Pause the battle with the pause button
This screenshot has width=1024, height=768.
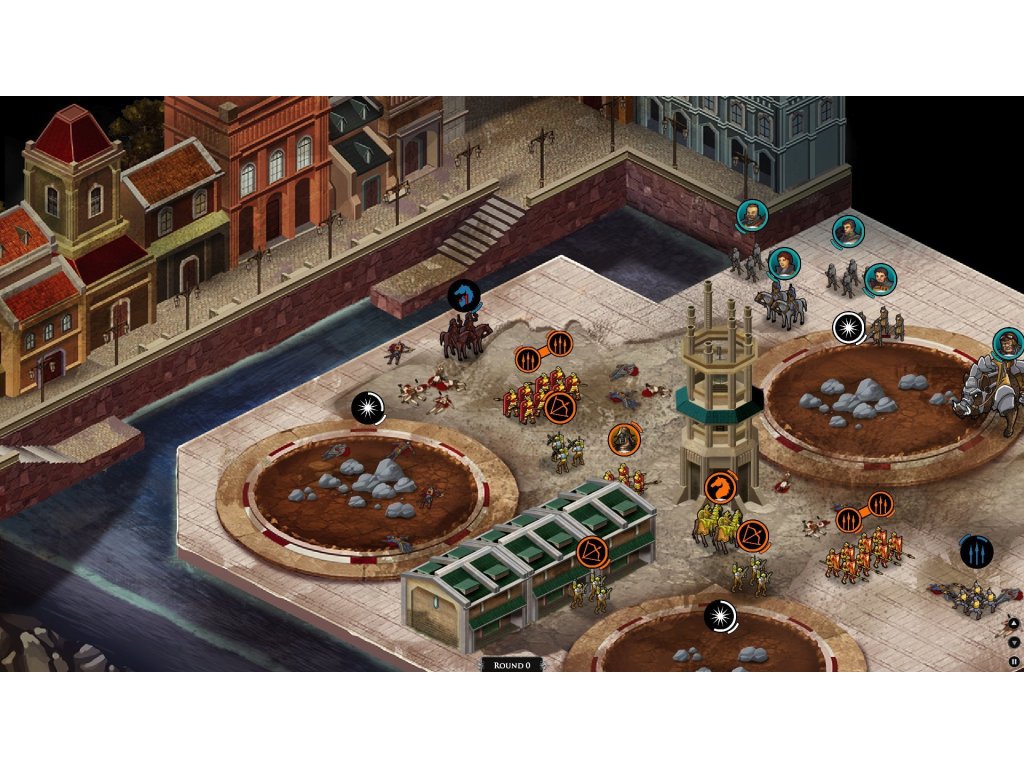click(1014, 661)
